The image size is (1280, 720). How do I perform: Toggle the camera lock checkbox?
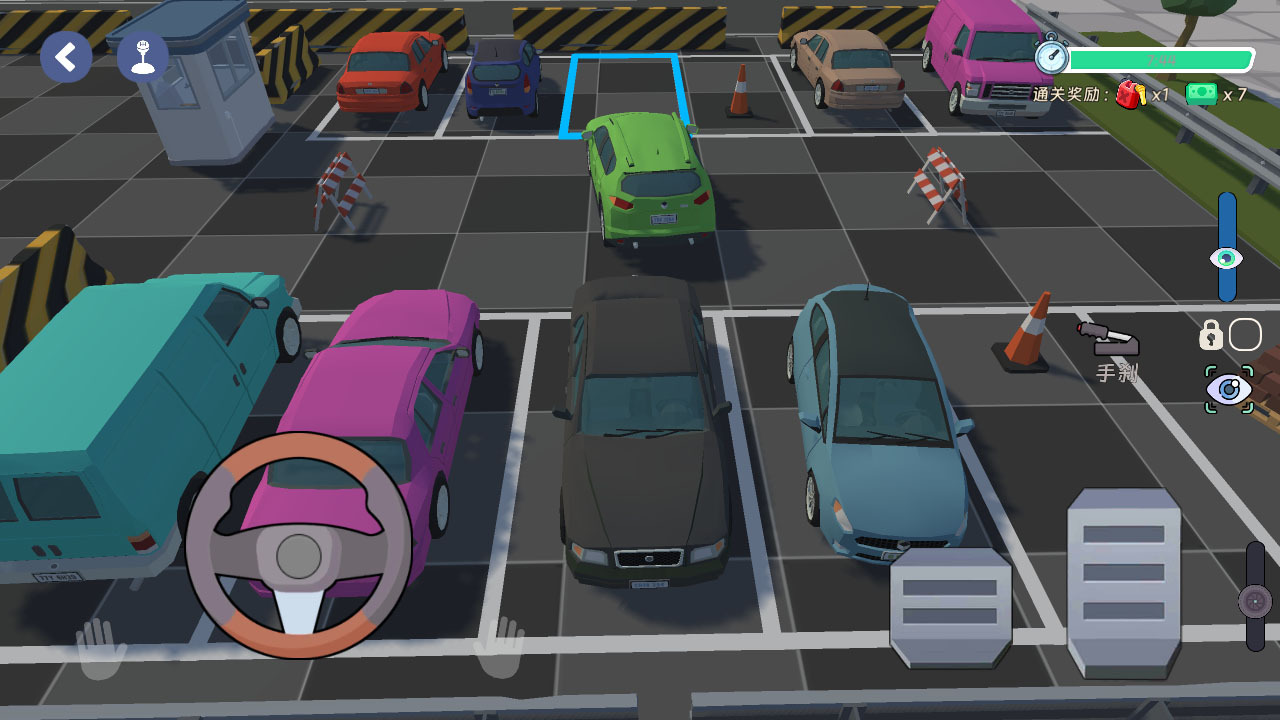tap(1245, 335)
